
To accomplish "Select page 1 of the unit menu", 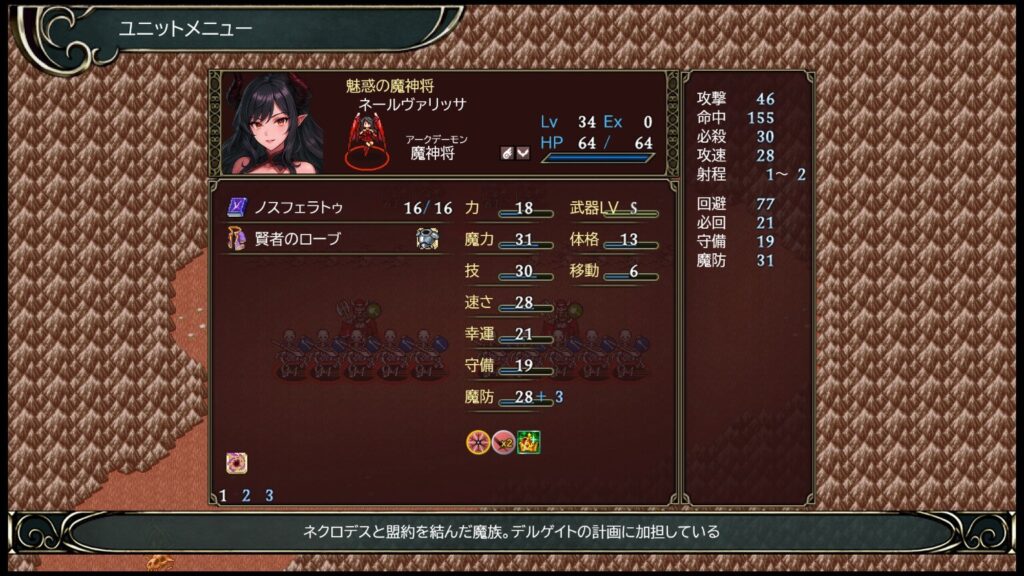I will pyautogui.click(x=223, y=495).
